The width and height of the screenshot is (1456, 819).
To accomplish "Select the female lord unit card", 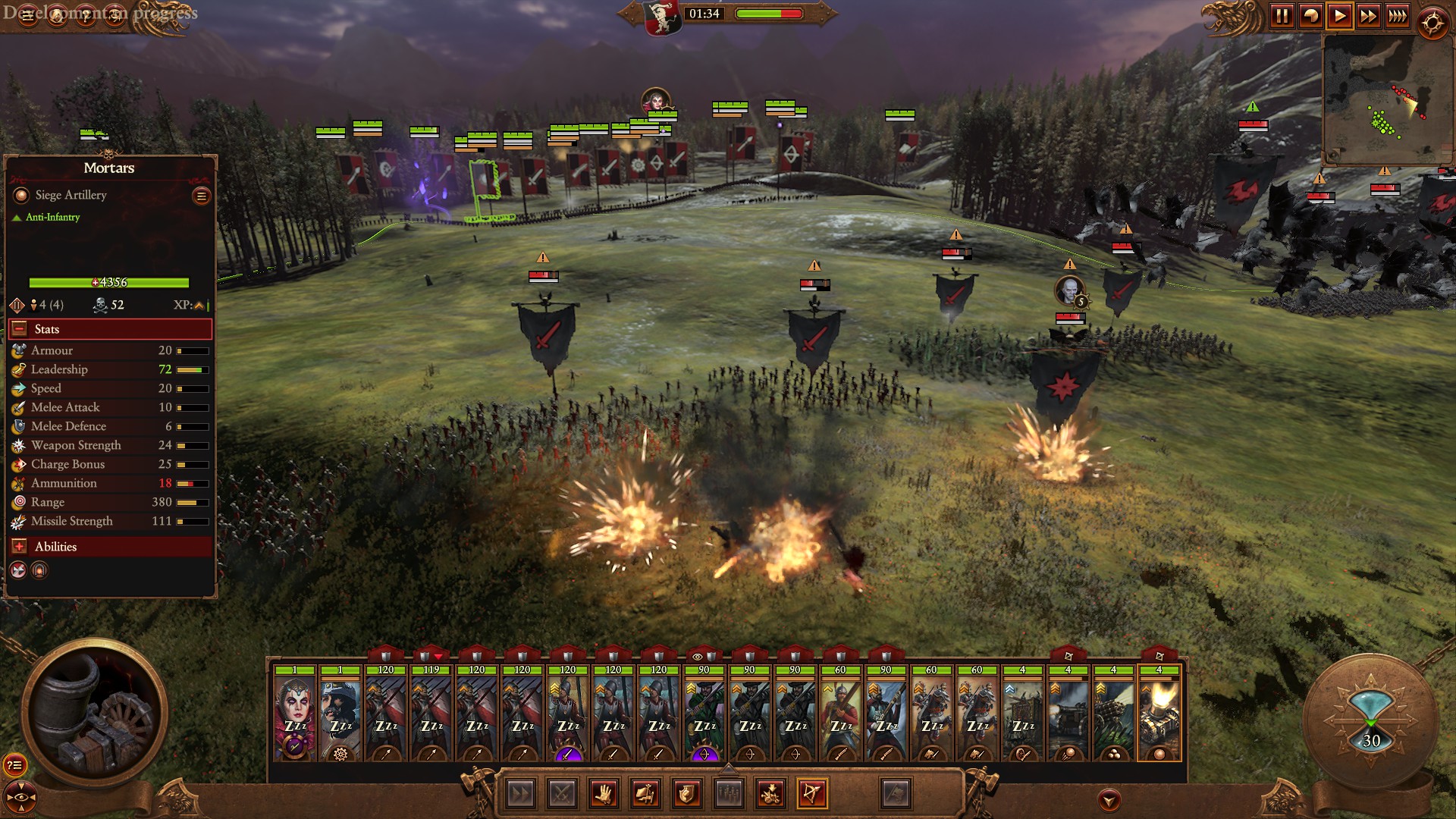I will click(x=294, y=713).
